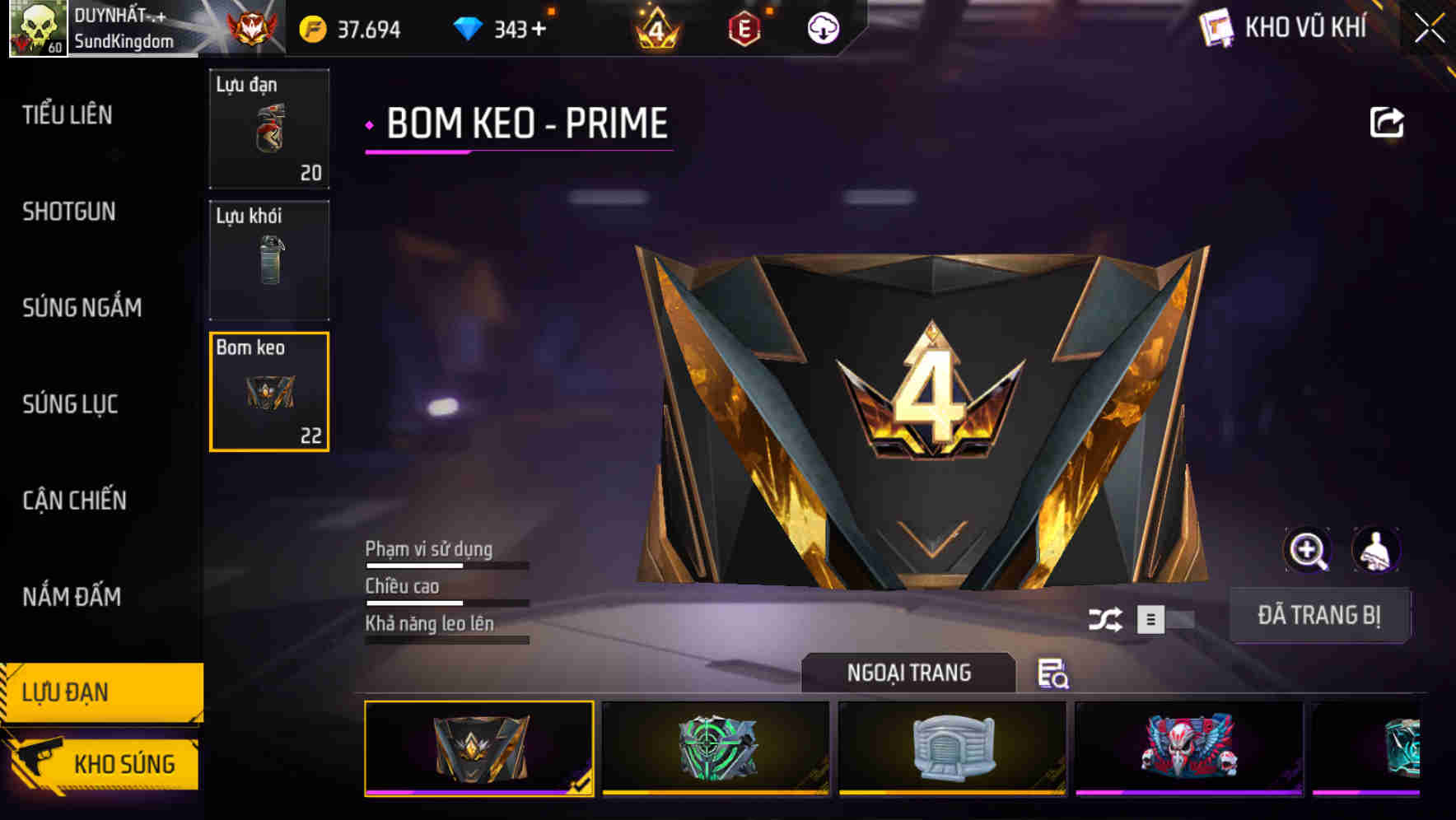
Task: Select the SHOTGUN category
Action: click(x=68, y=212)
